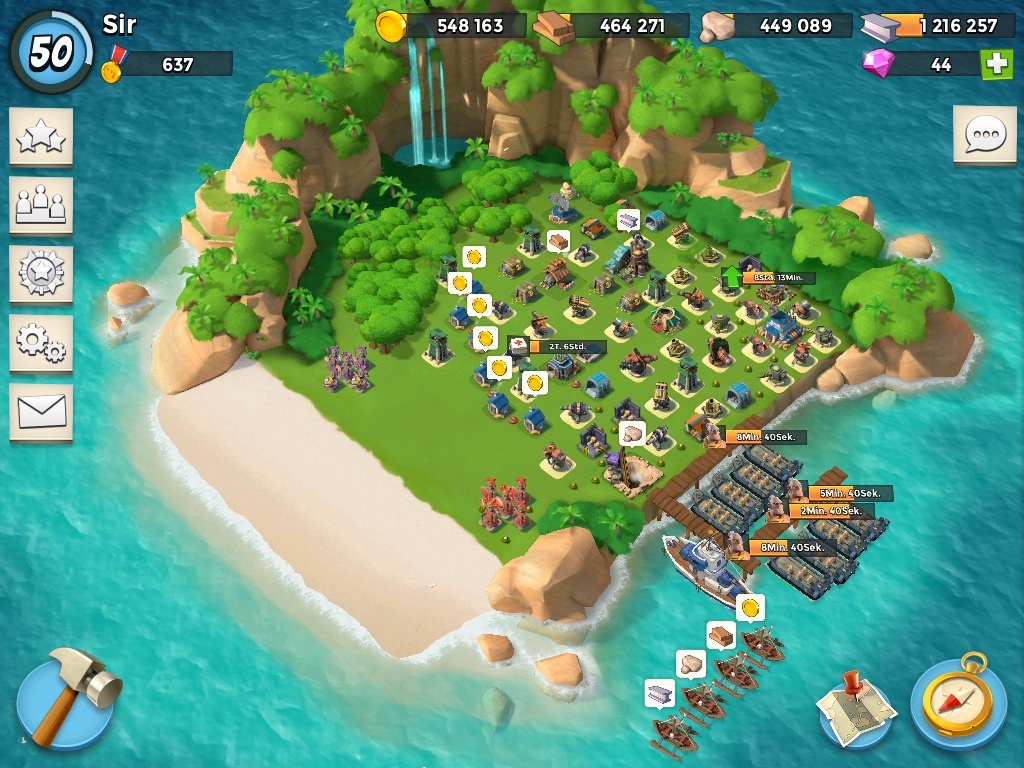
Task: Open the level 50 player profile badge
Action: click(50, 52)
